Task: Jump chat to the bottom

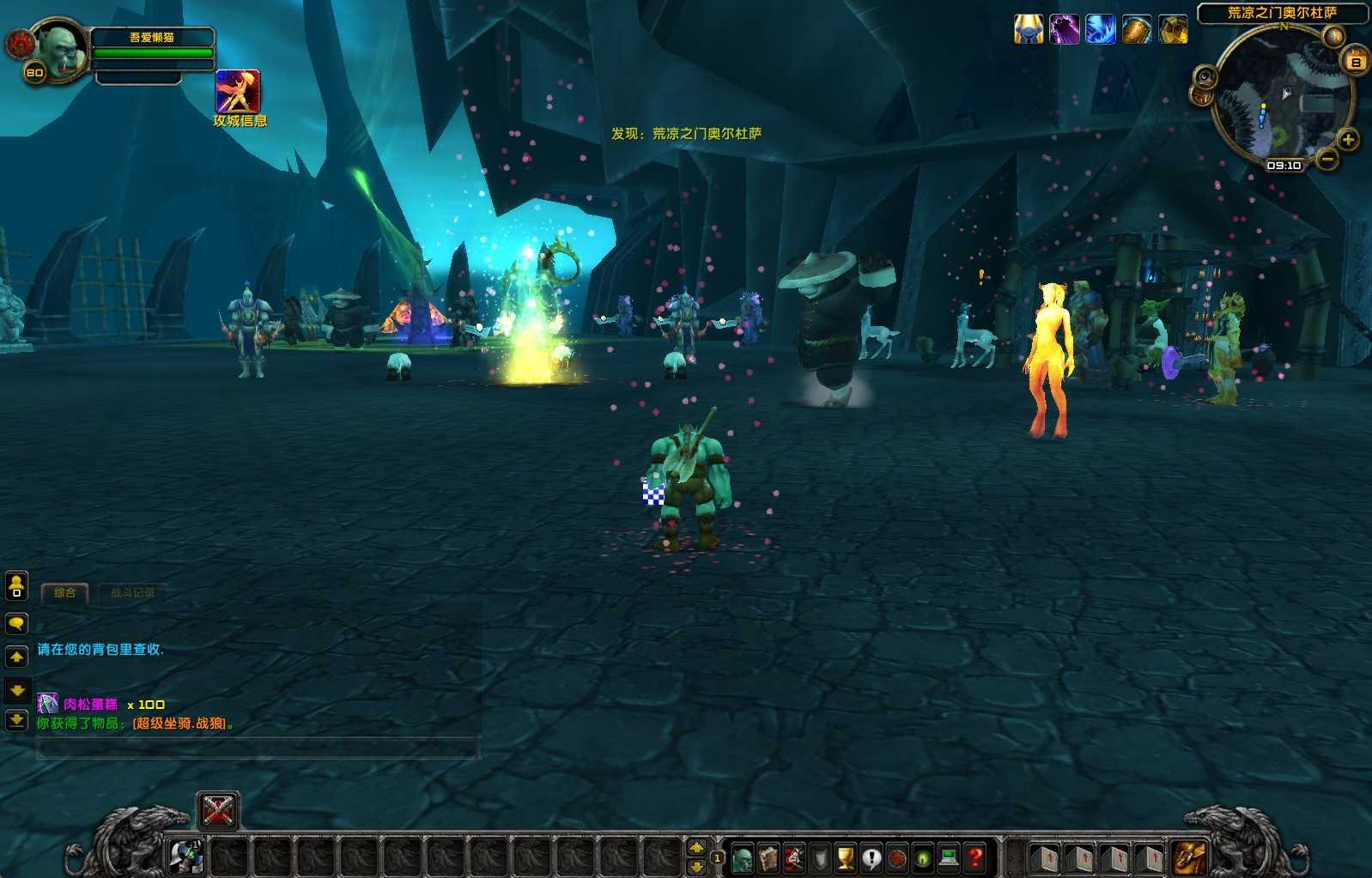Action: point(16,721)
